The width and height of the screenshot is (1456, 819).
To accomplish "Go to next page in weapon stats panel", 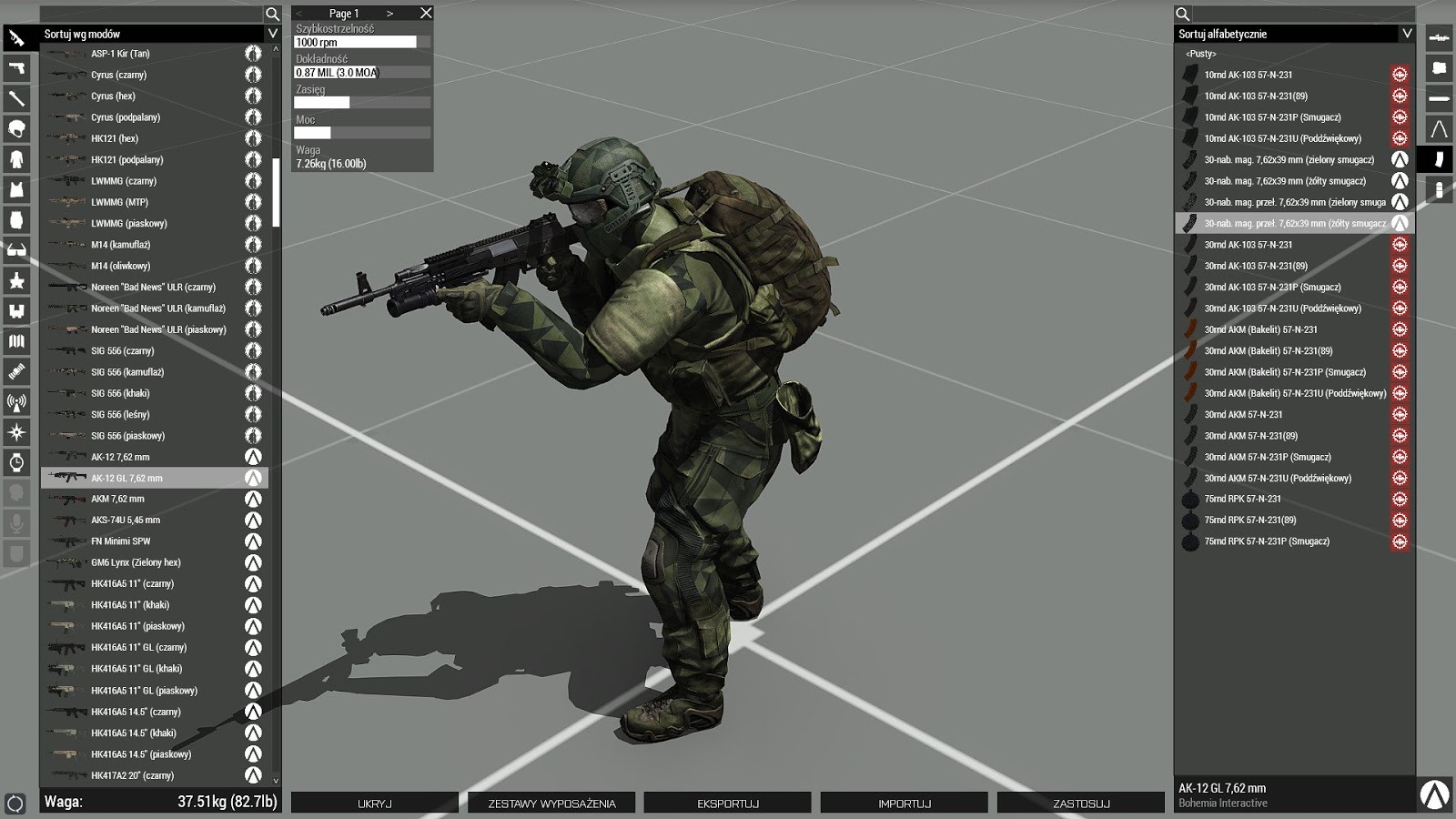I will tap(388, 13).
